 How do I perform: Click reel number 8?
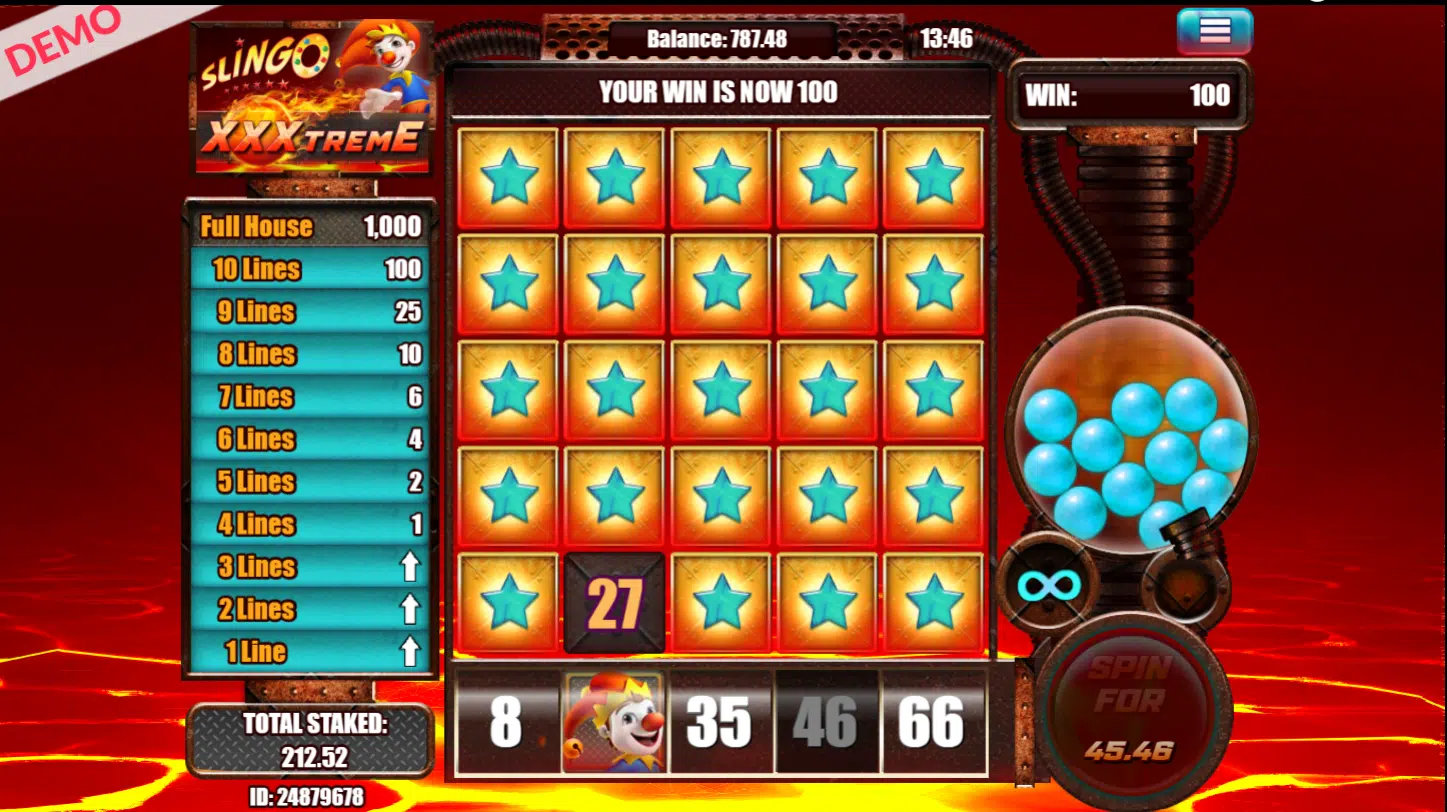pos(506,722)
